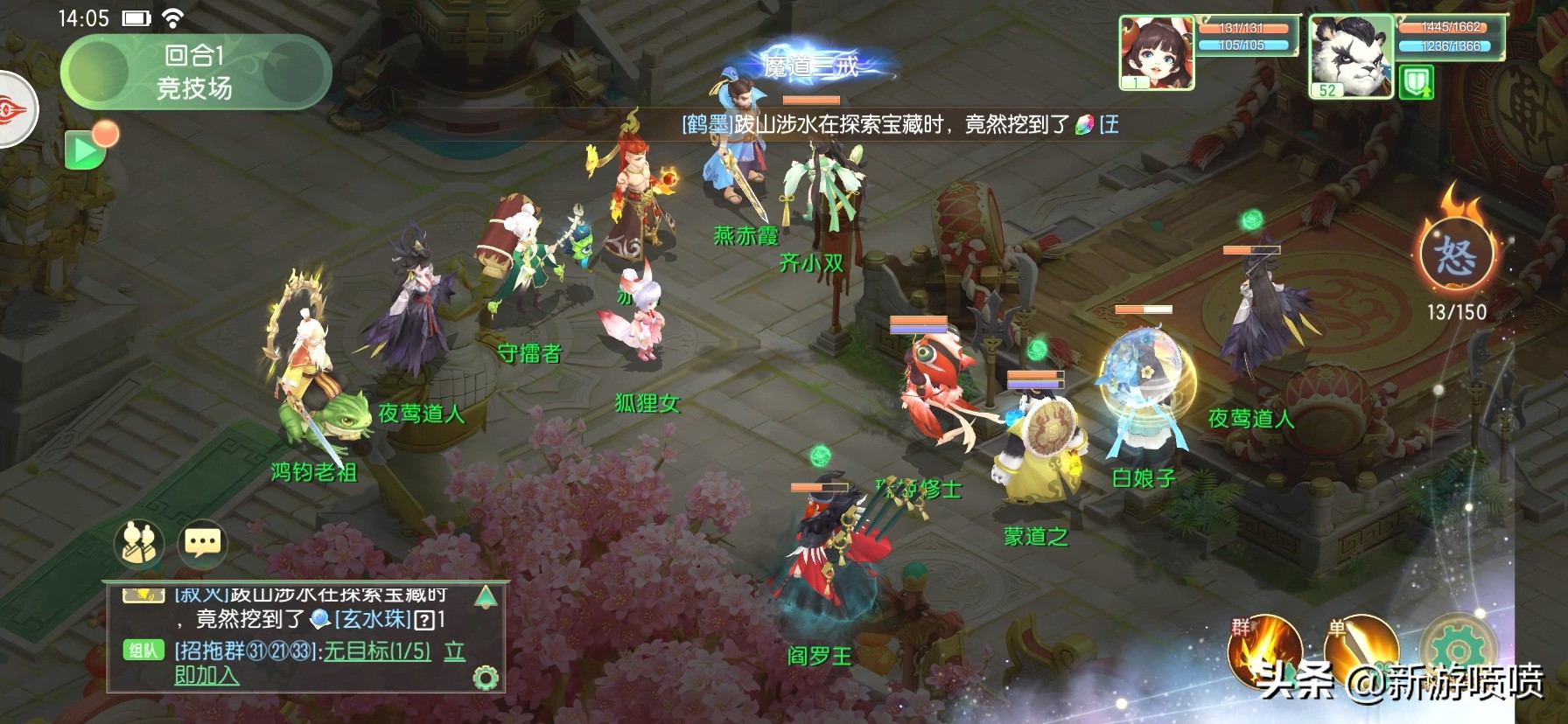
Task: Click the 无目标(1/5) team recruitment link
Action: [377, 651]
